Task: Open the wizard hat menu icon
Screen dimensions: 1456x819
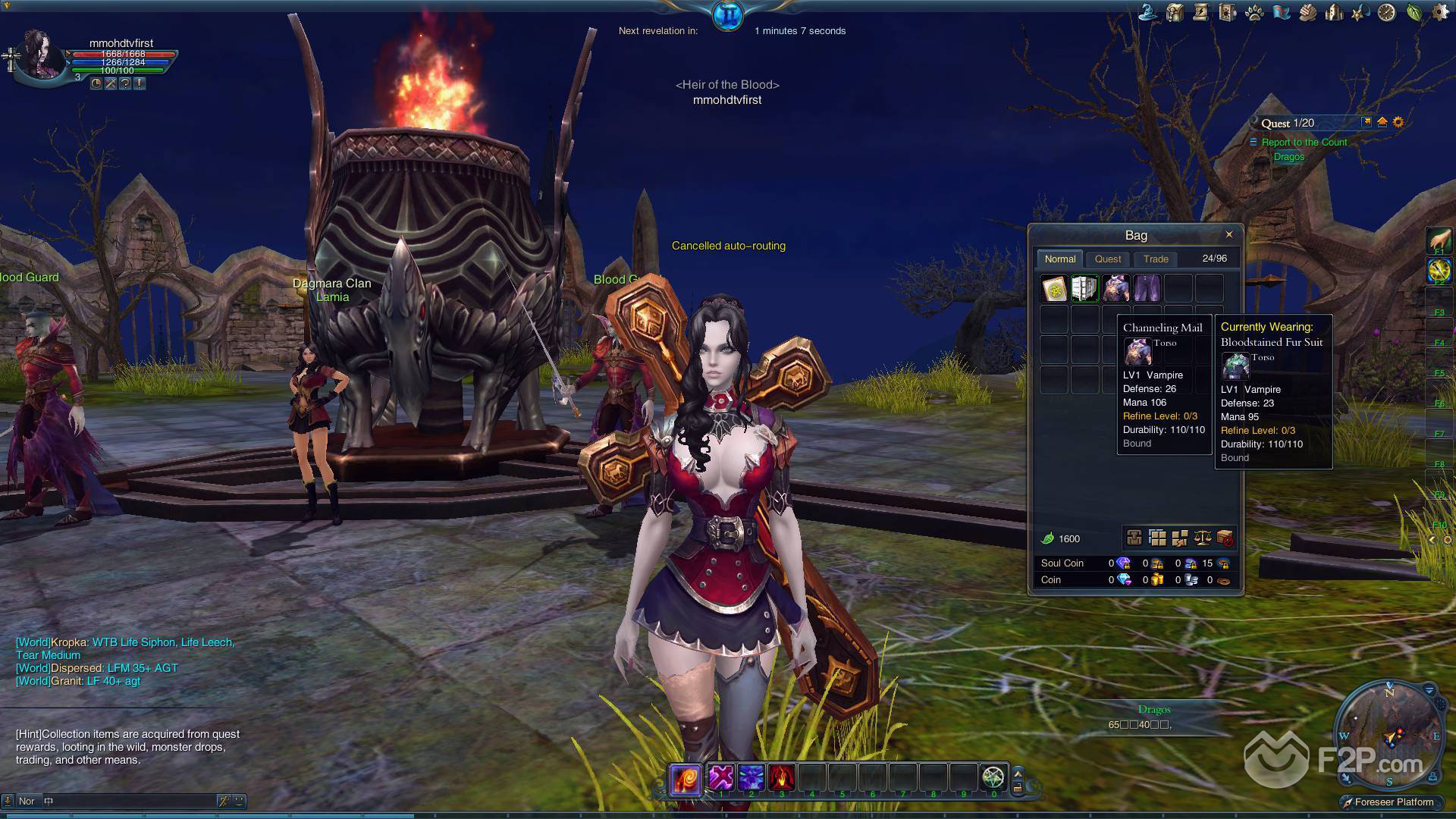Action: click(x=1147, y=13)
